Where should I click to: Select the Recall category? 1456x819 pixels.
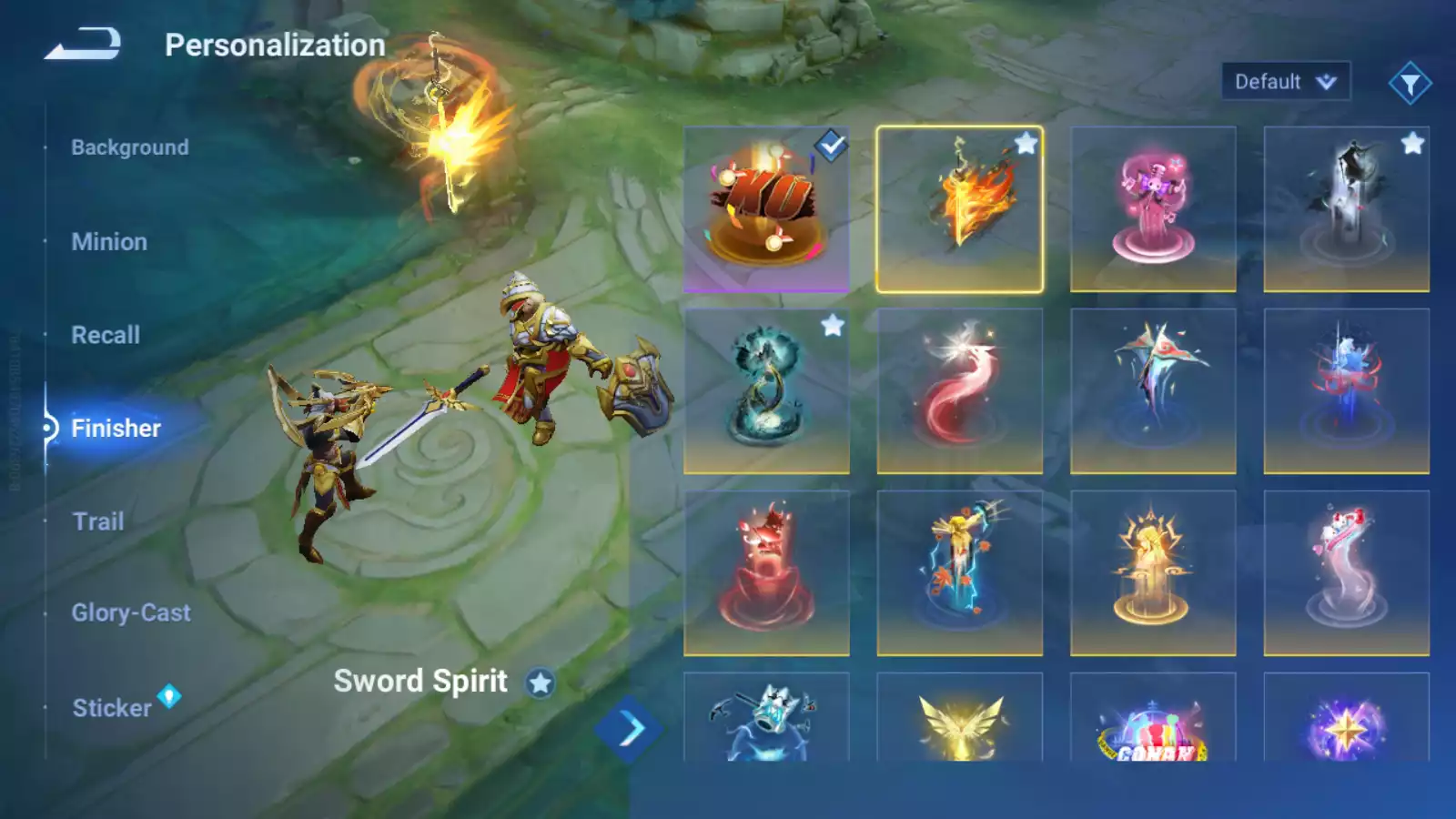[x=106, y=335]
